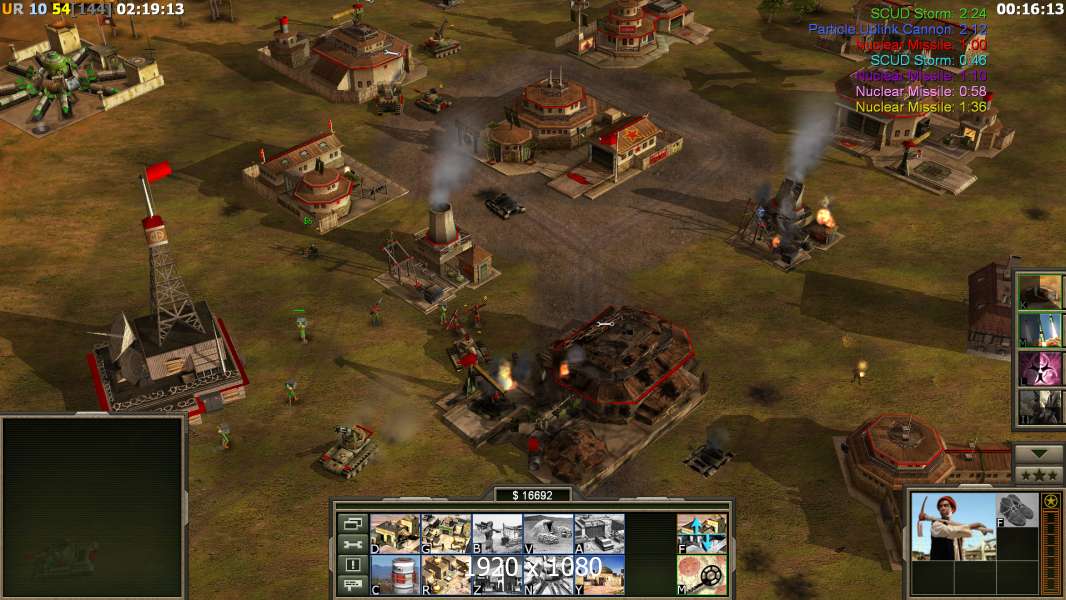Choose the build icon with hotkey G
Image resolution: width=1066 pixels, height=600 pixels.
pos(446,534)
